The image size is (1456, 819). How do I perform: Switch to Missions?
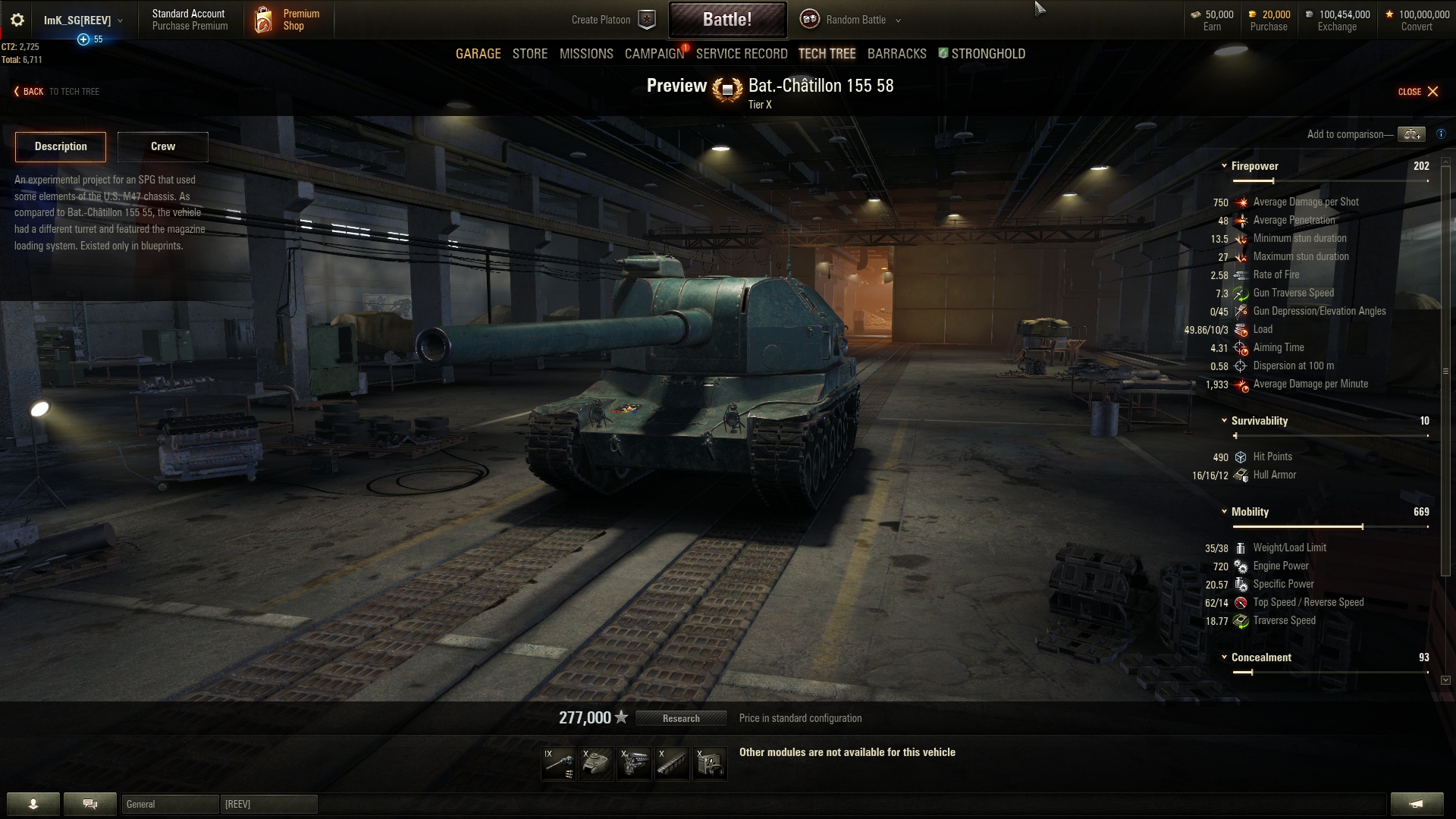pyautogui.click(x=586, y=54)
